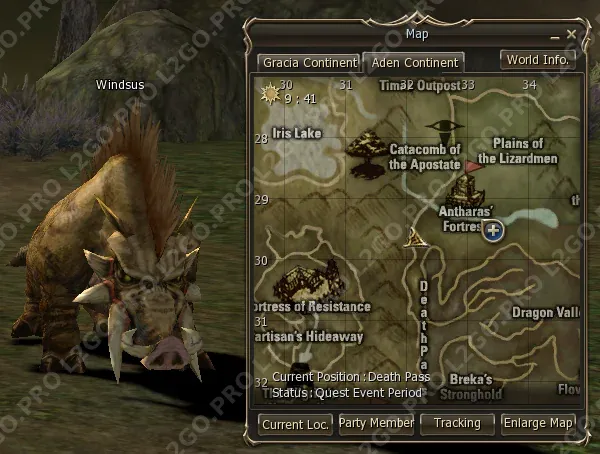600x454 pixels.
Task: Minimize the Map window
Action: click(x=556, y=35)
